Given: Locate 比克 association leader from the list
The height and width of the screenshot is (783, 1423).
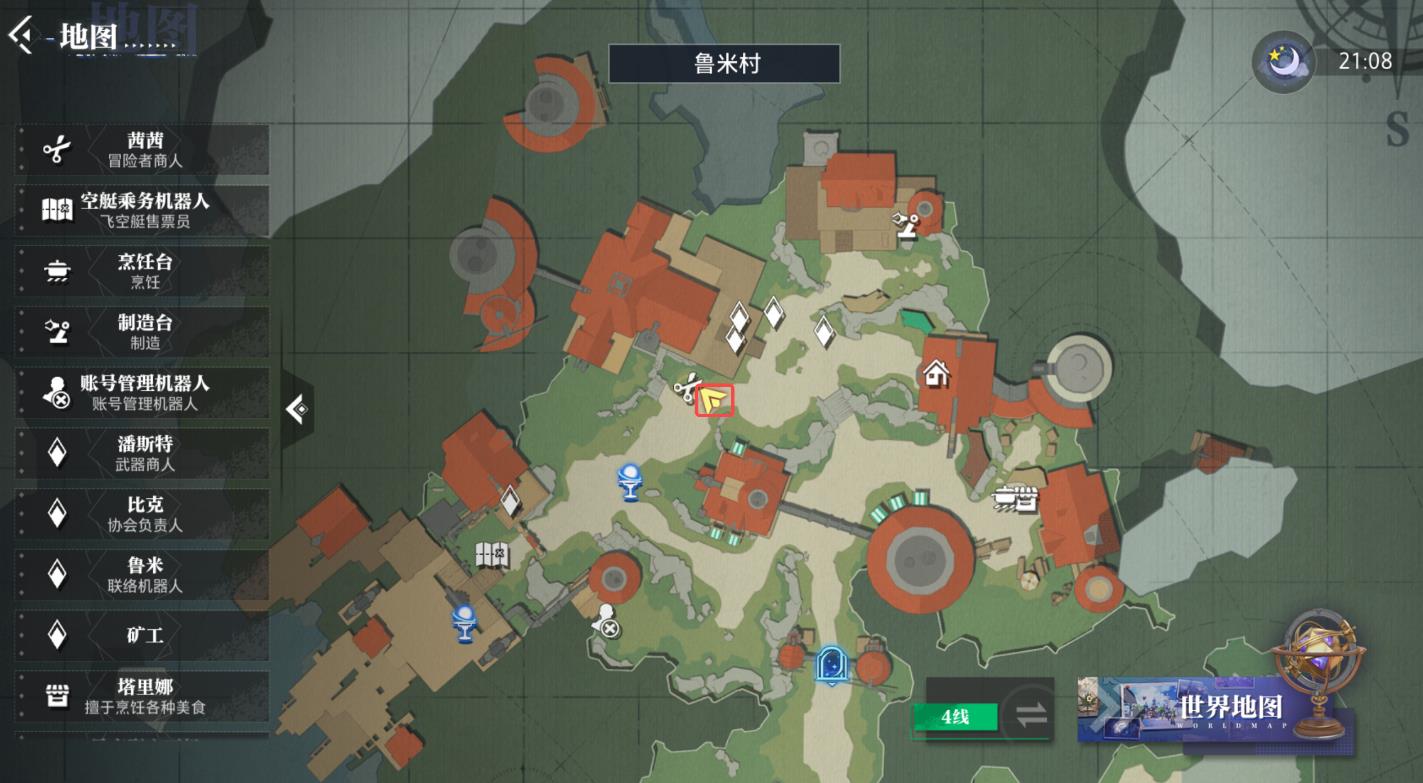Looking at the screenshot, I should 143,514.
